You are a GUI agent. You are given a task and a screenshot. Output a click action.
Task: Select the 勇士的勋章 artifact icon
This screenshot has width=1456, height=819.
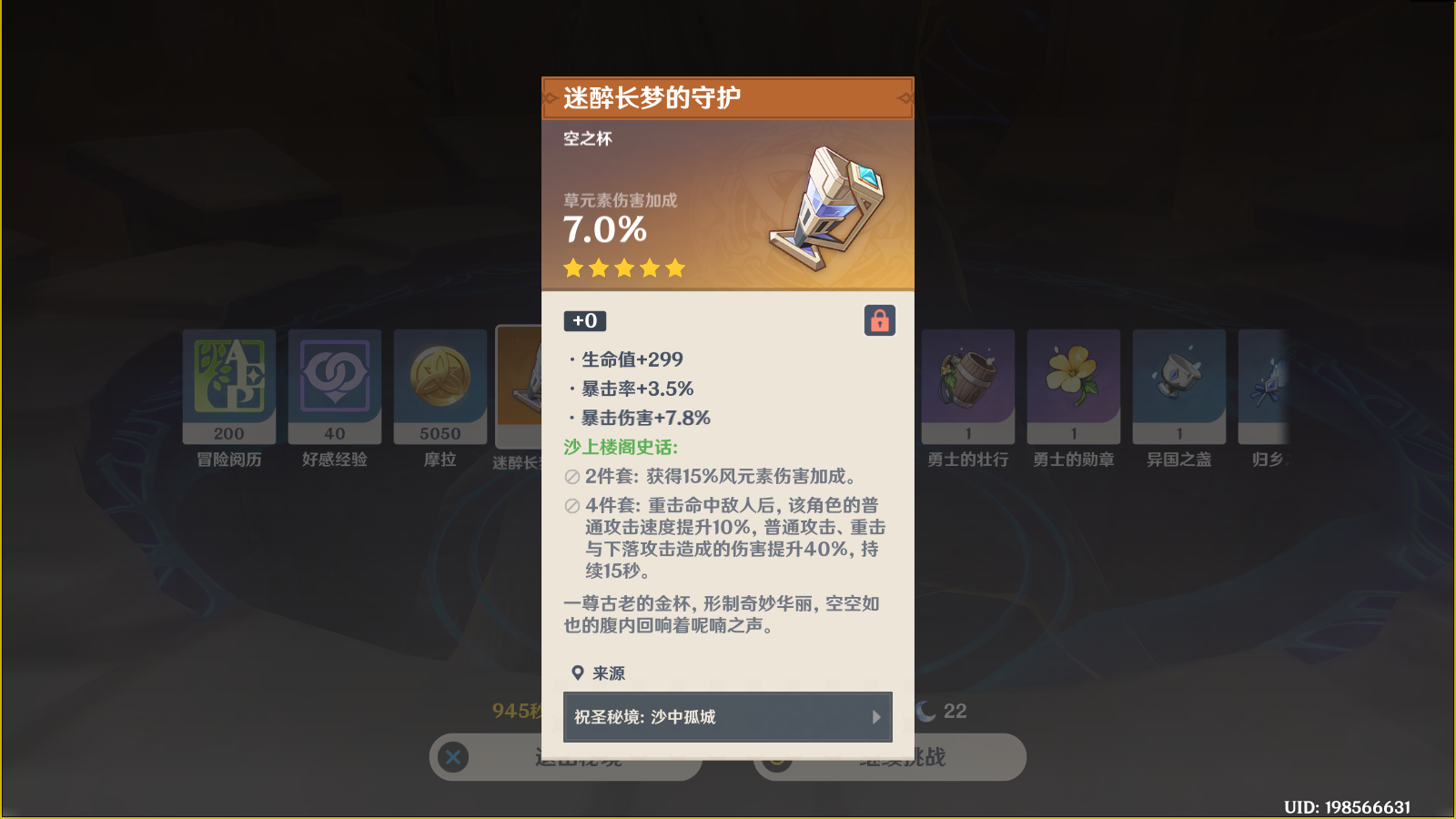click(1073, 382)
